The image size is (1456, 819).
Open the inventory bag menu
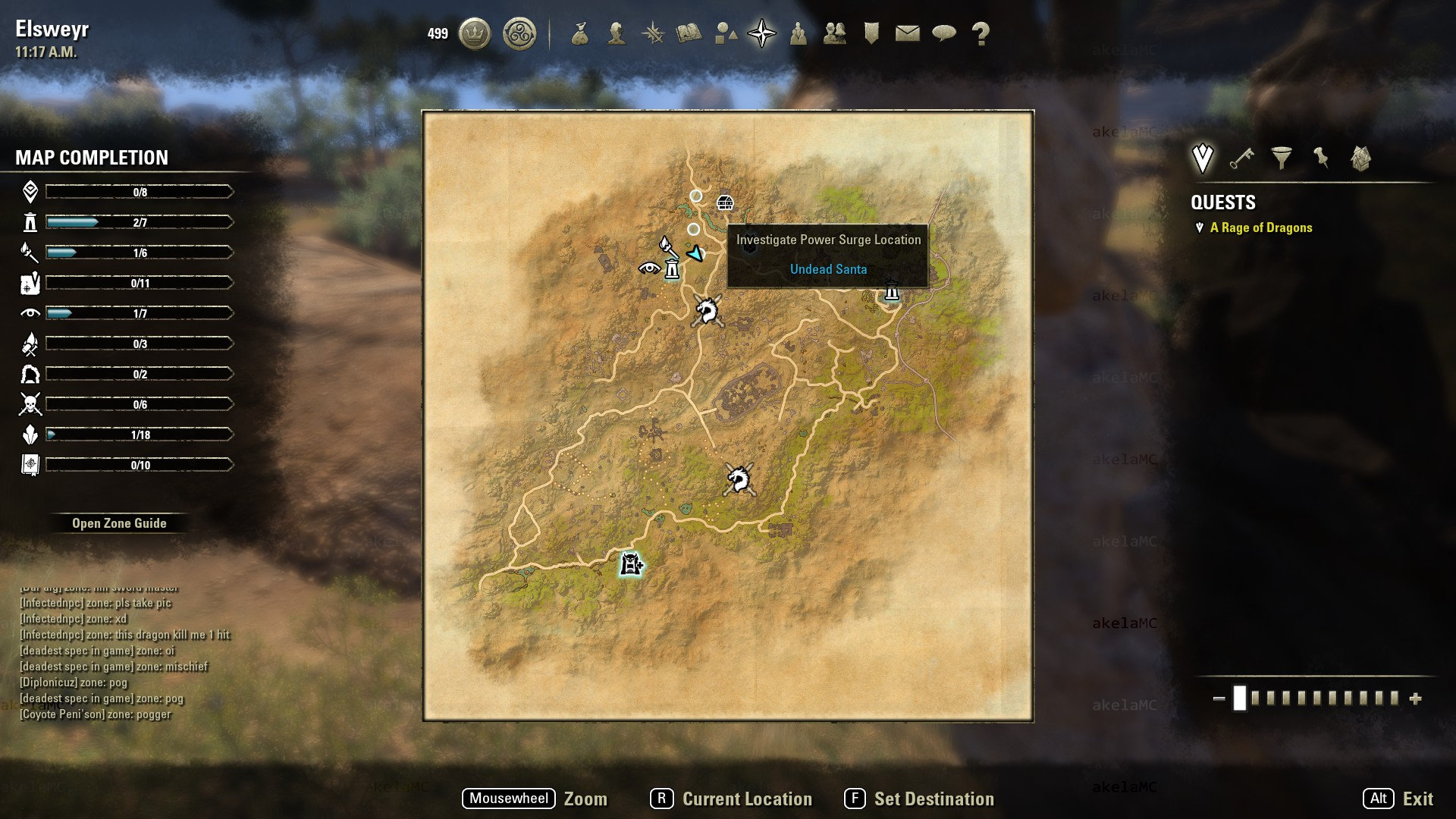click(x=580, y=34)
